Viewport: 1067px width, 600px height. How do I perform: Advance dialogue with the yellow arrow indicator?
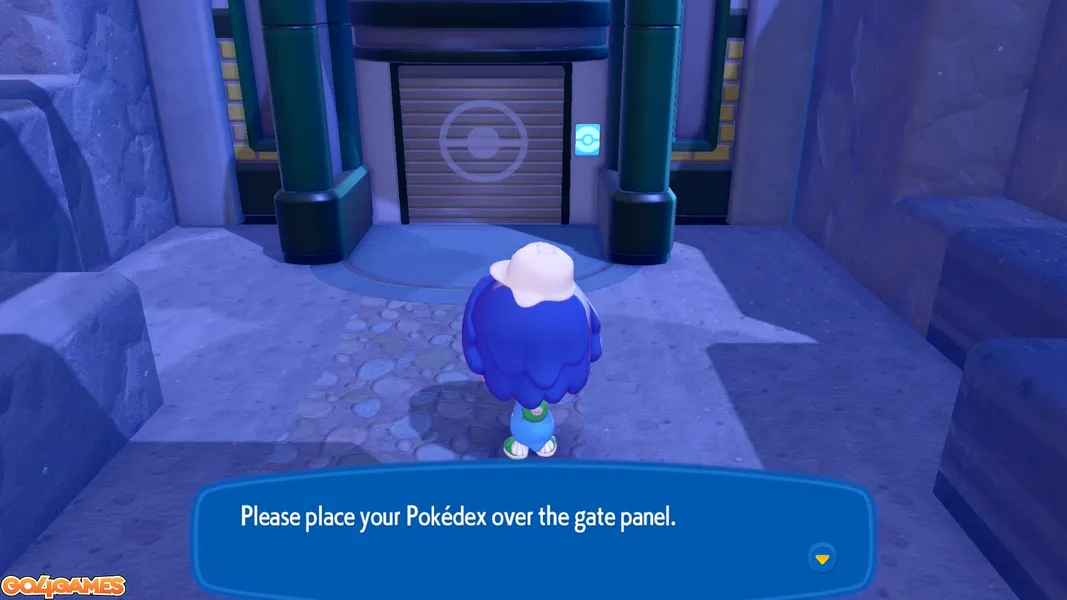tap(822, 558)
